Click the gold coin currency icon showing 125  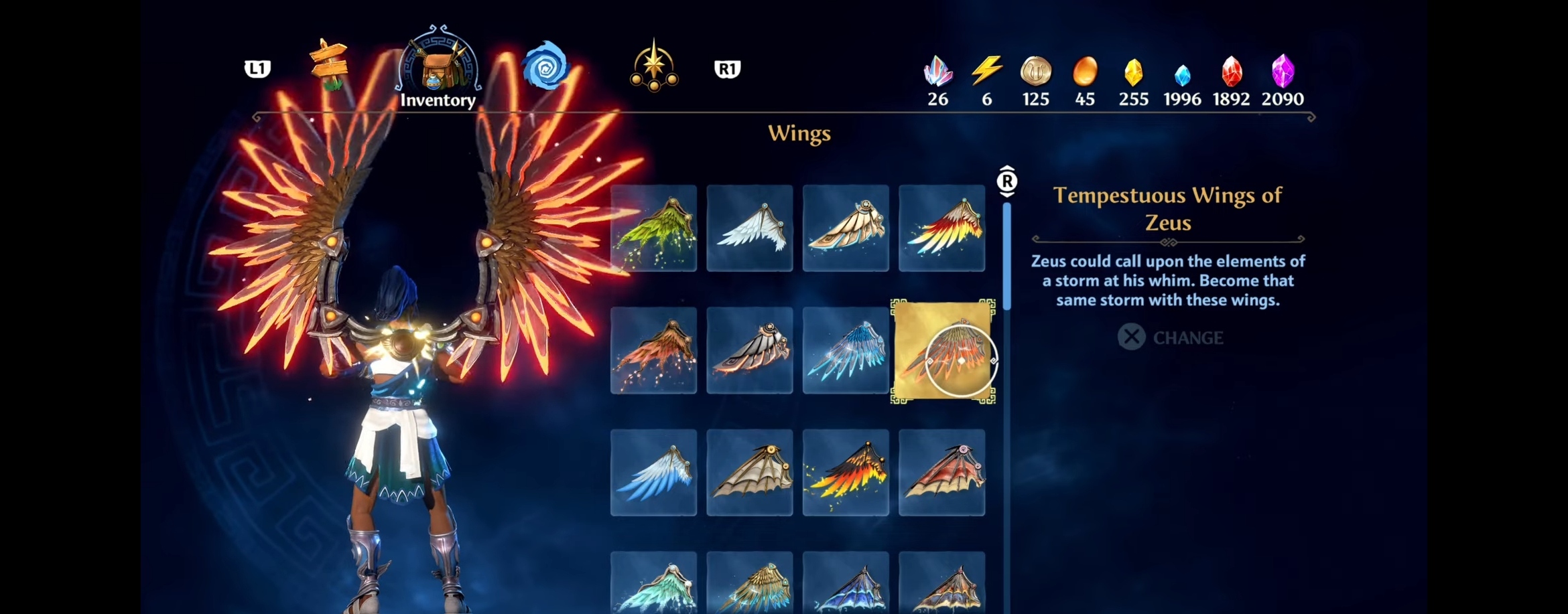(x=1035, y=70)
